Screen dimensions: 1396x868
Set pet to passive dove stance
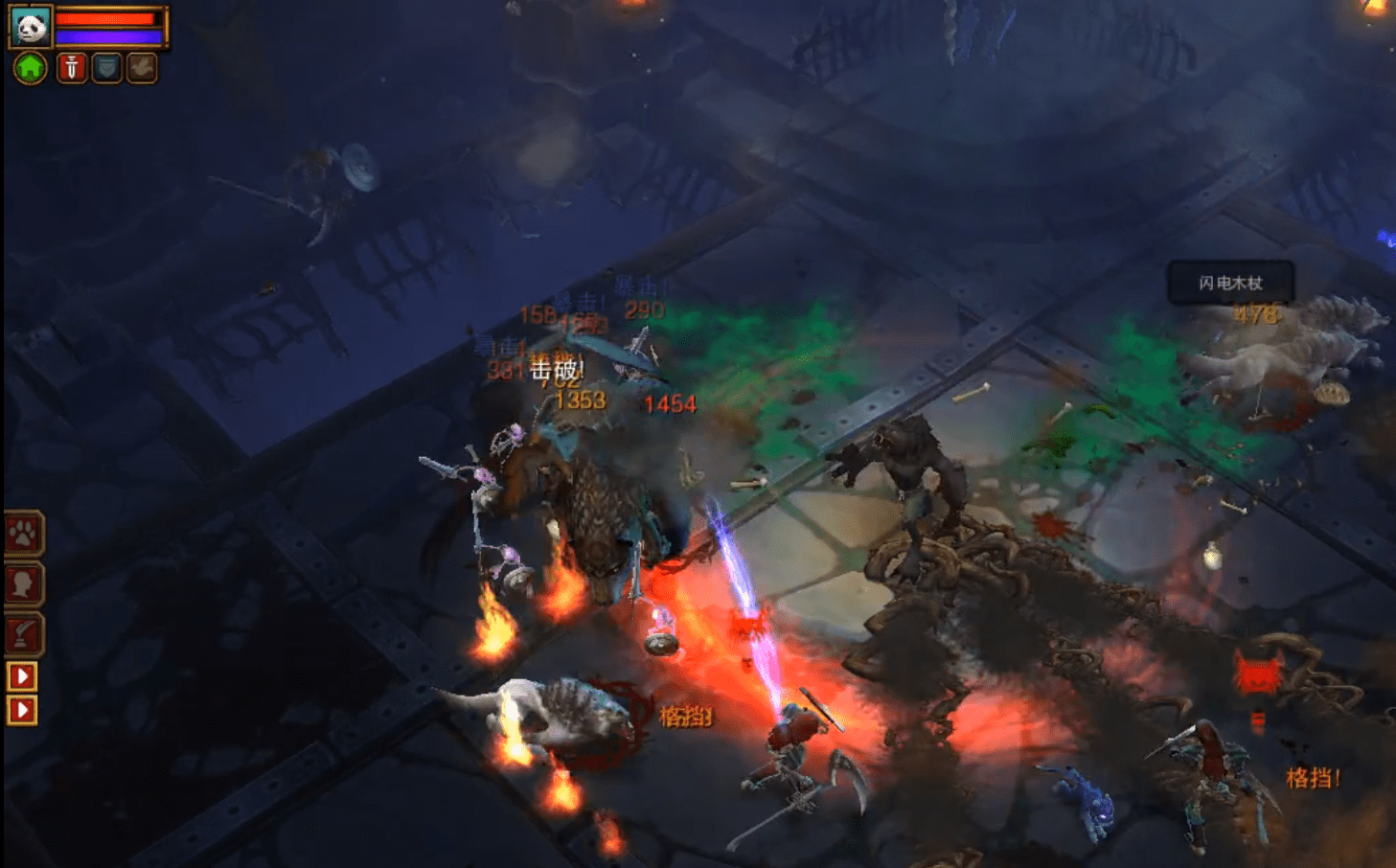pyautogui.click(x=142, y=68)
